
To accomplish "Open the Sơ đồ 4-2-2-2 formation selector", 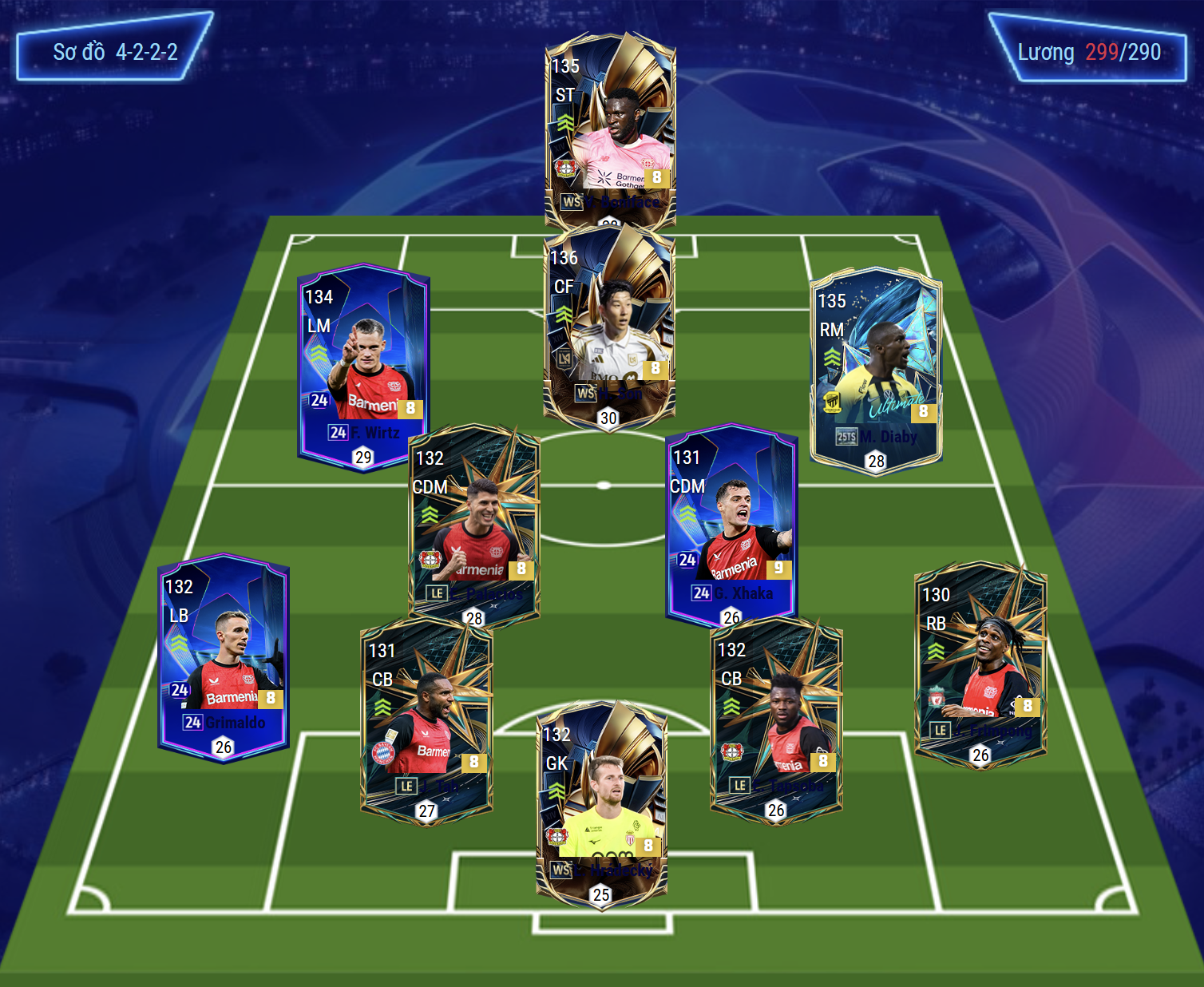I will pyautogui.click(x=115, y=53).
